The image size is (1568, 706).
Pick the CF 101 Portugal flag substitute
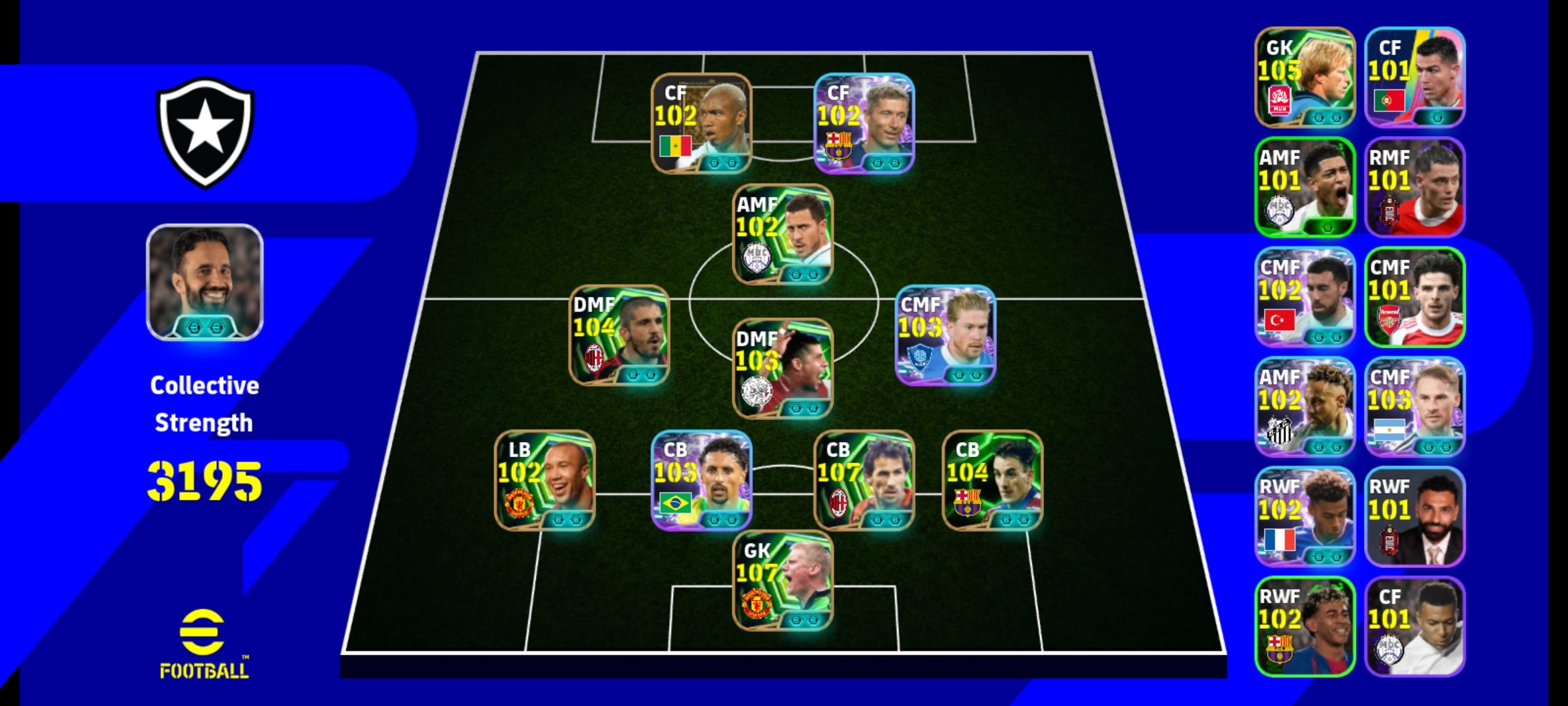1414,77
